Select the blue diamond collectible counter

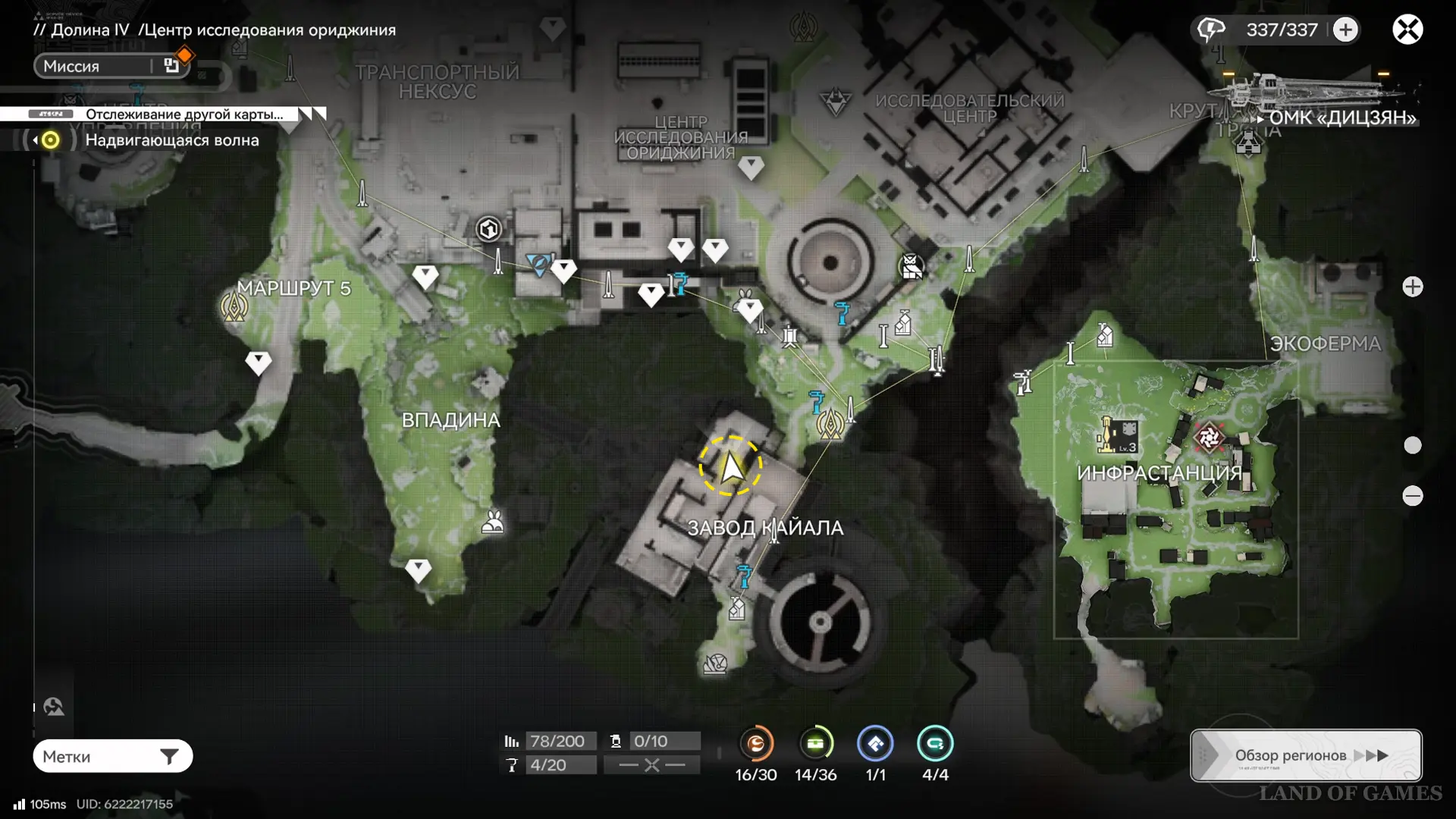pos(875,744)
